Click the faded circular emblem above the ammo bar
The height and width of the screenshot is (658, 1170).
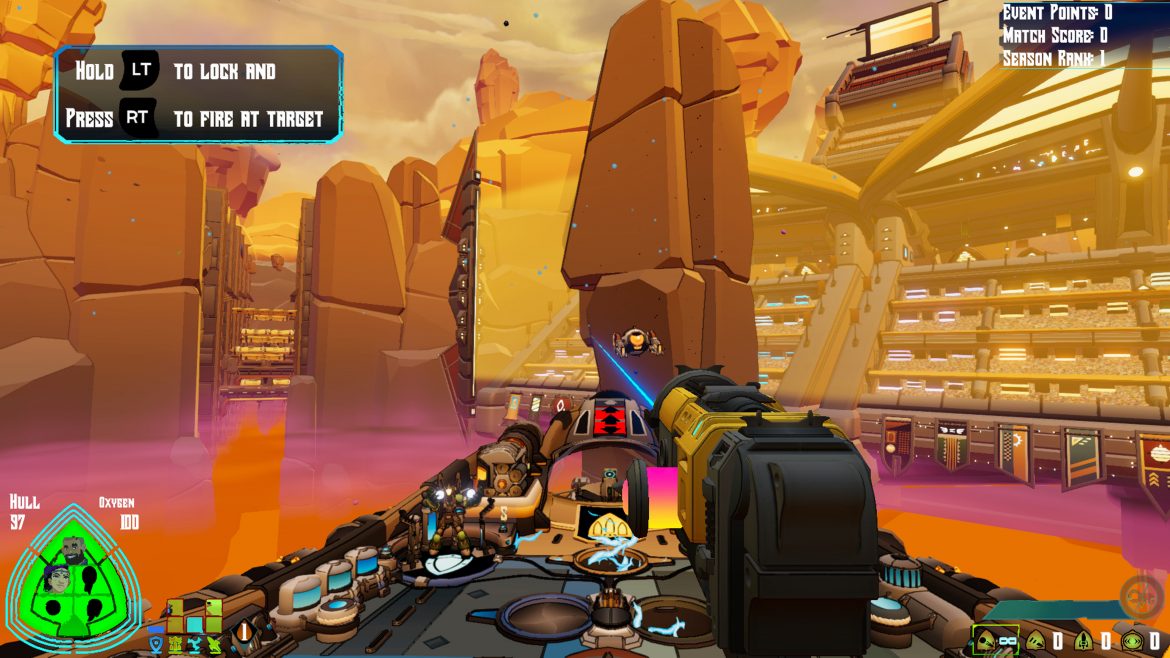click(x=1140, y=596)
